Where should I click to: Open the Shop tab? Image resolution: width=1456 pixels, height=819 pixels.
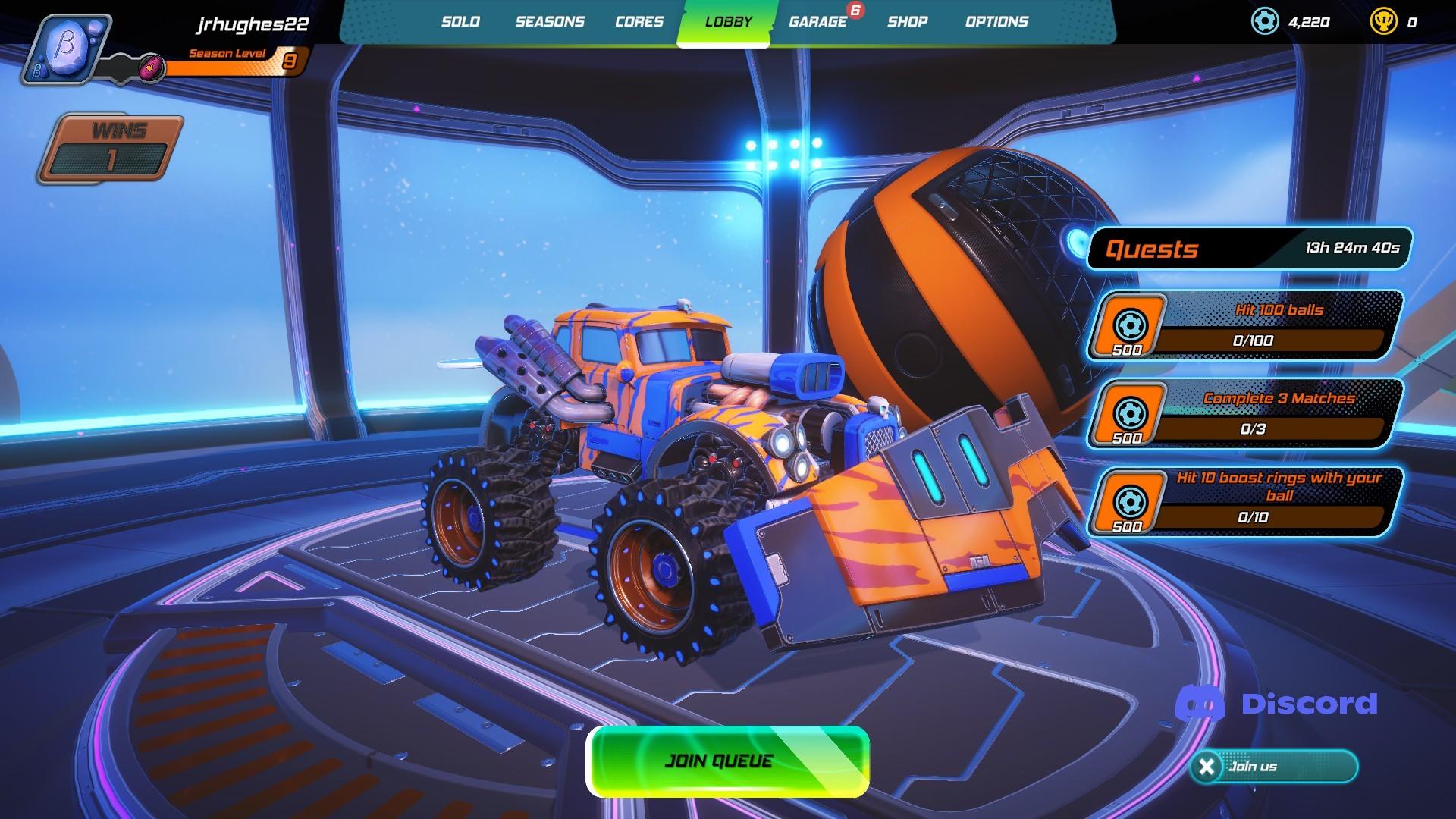click(x=907, y=22)
